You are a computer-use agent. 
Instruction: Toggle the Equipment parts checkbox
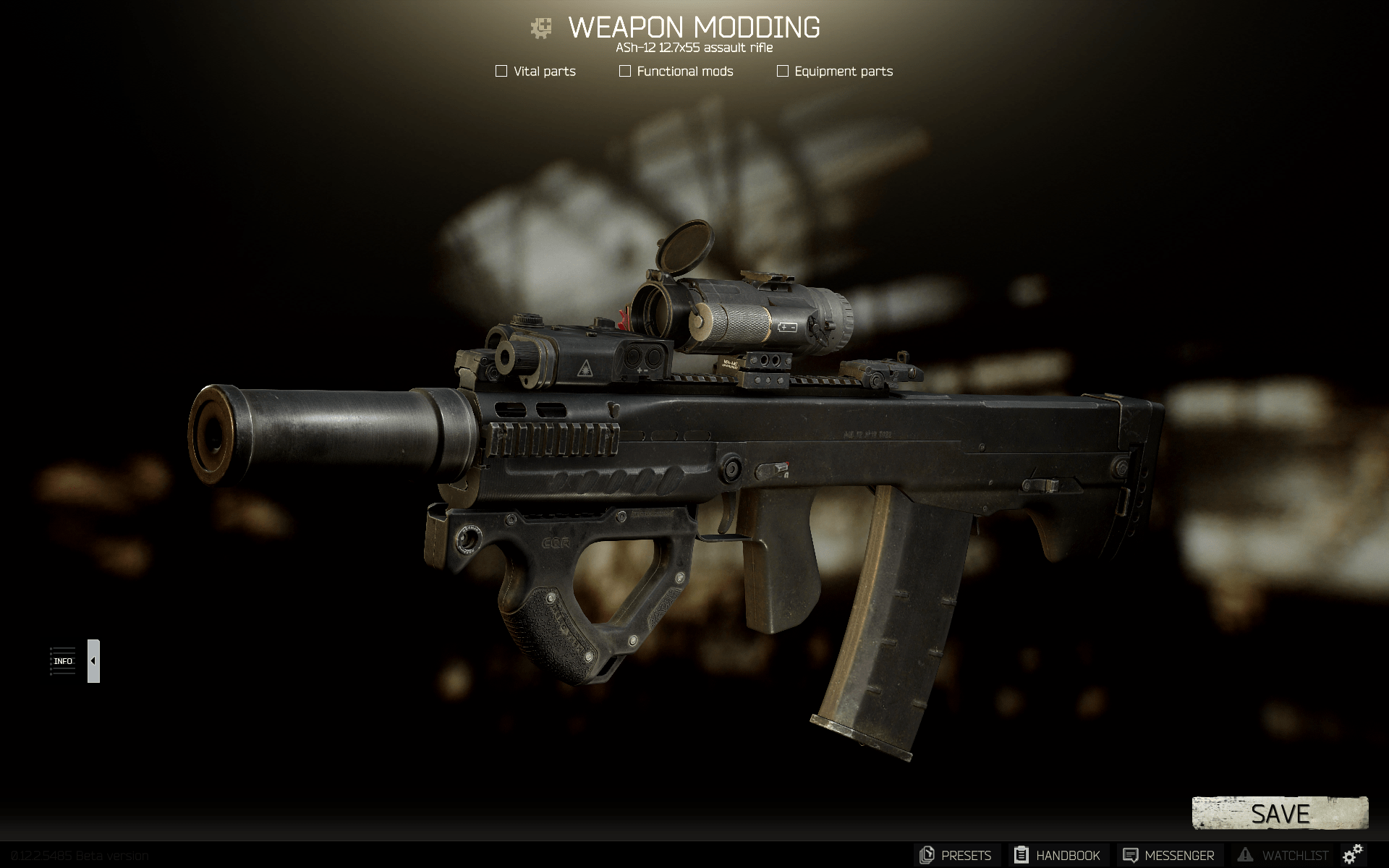(x=782, y=71)
